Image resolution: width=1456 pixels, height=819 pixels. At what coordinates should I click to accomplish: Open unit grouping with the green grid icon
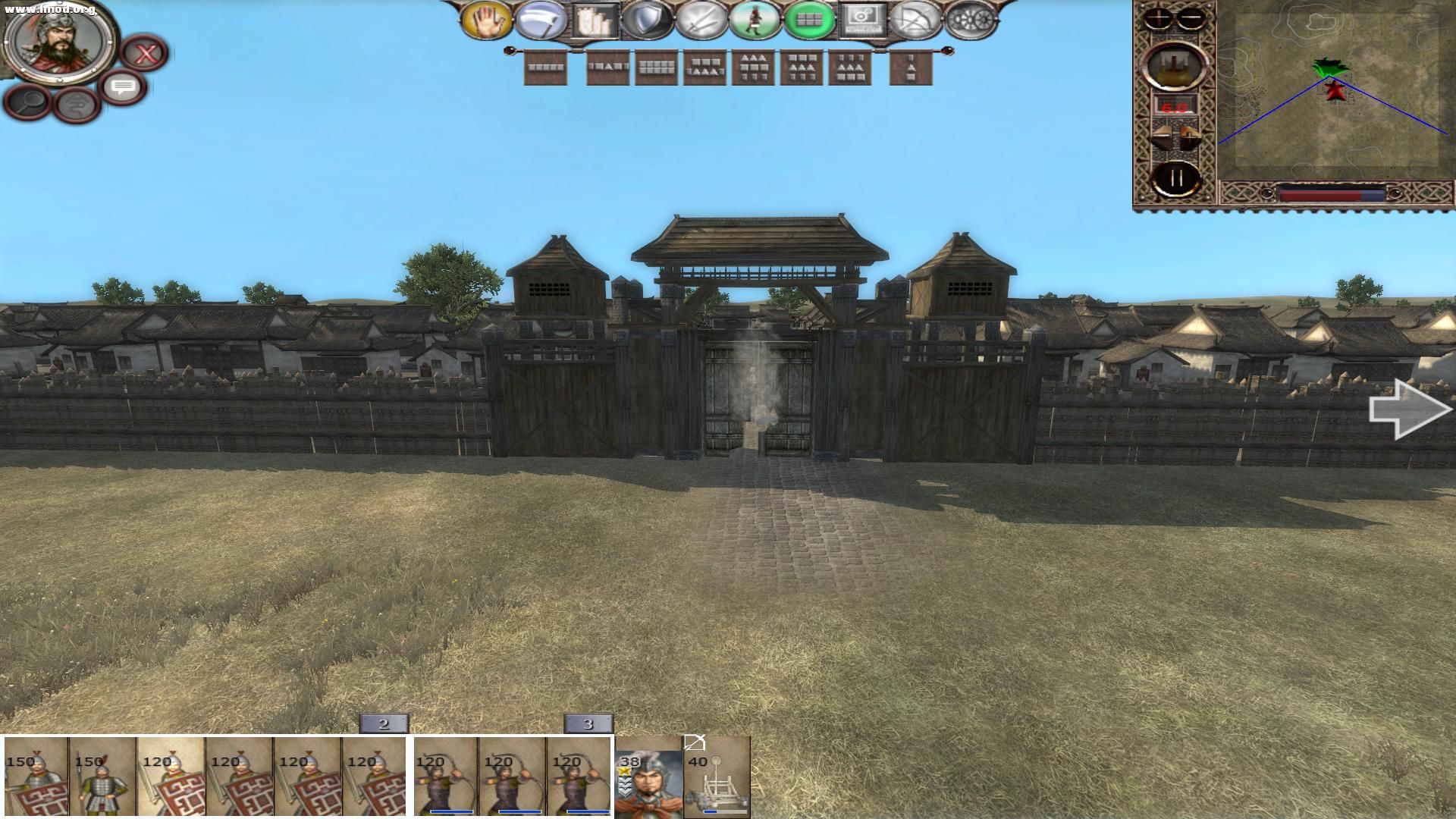809,17
